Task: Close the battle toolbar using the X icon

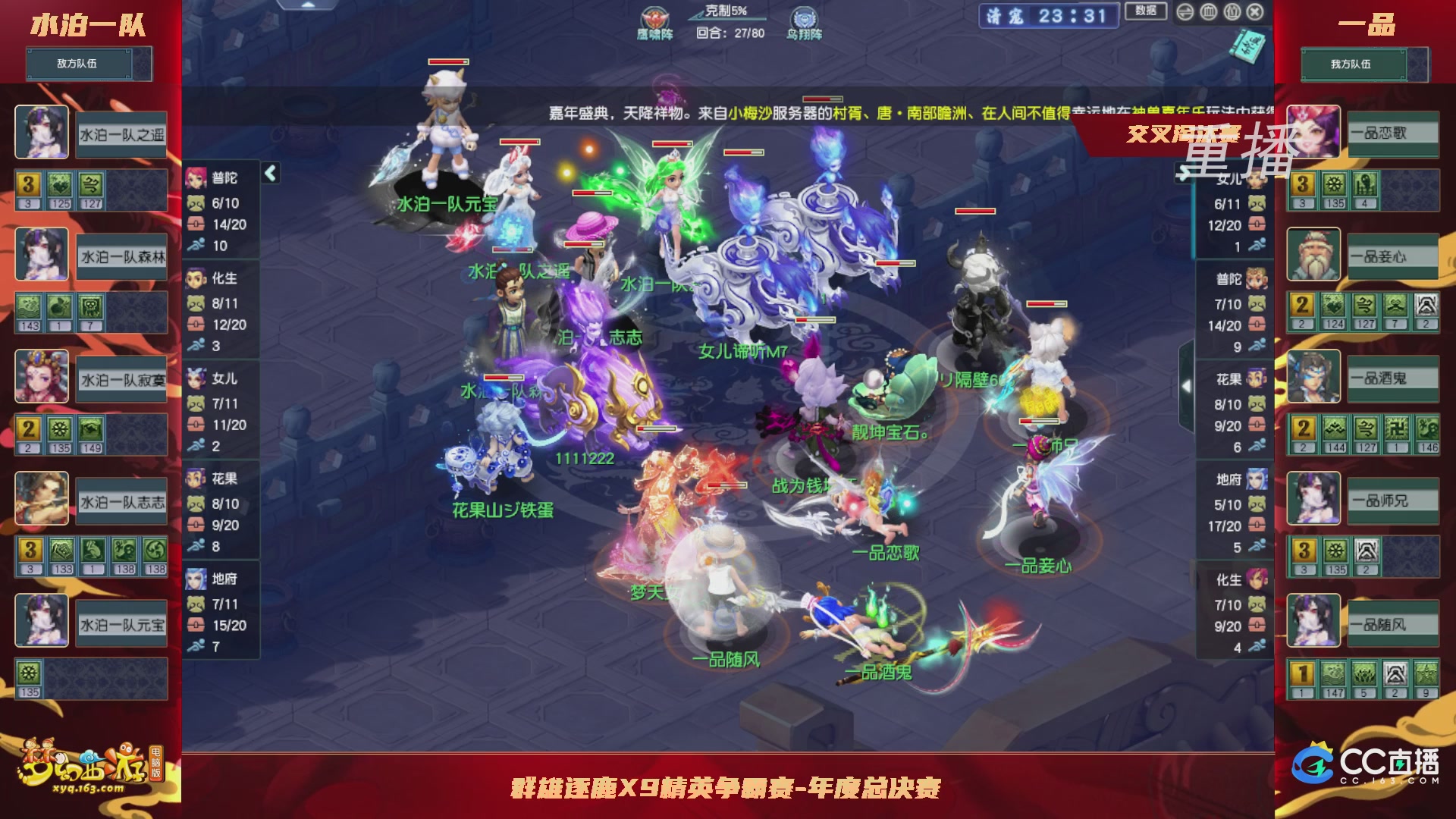Action: pos(1254,13)
